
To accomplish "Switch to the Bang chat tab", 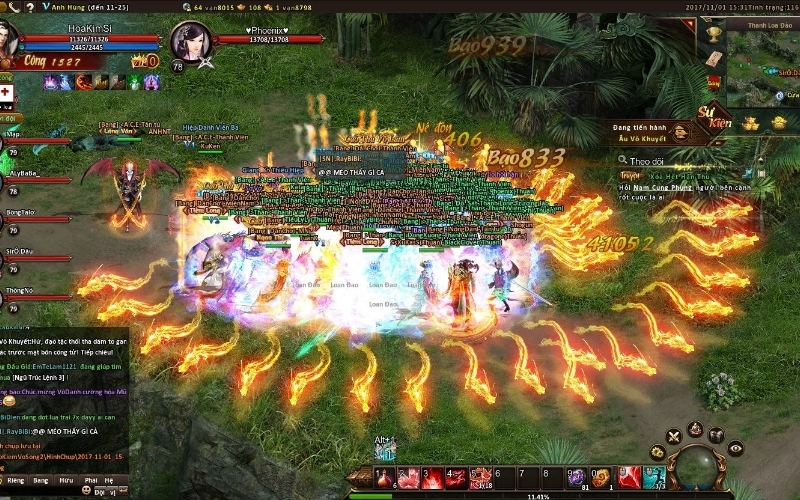I will (39, 481).
